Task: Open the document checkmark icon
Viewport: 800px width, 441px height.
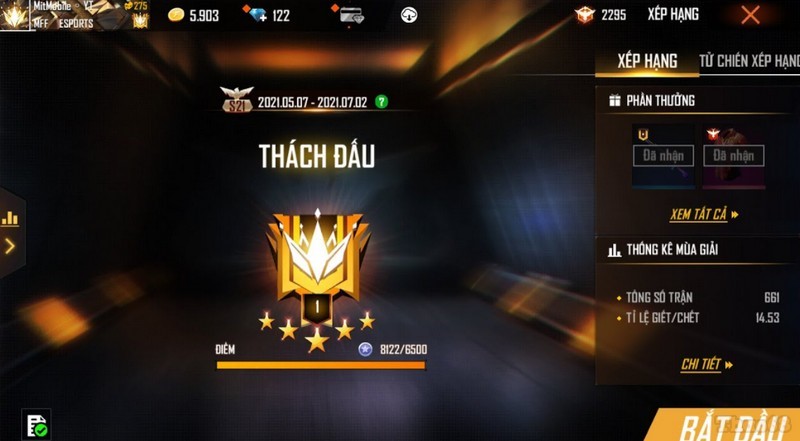Action: (x=36, y=425)
